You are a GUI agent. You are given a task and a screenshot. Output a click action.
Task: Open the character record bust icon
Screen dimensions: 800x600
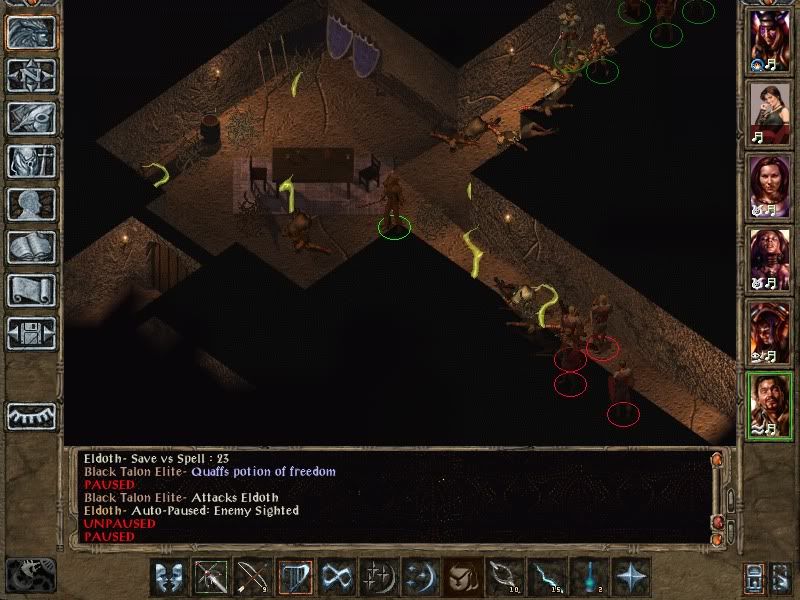31,204
